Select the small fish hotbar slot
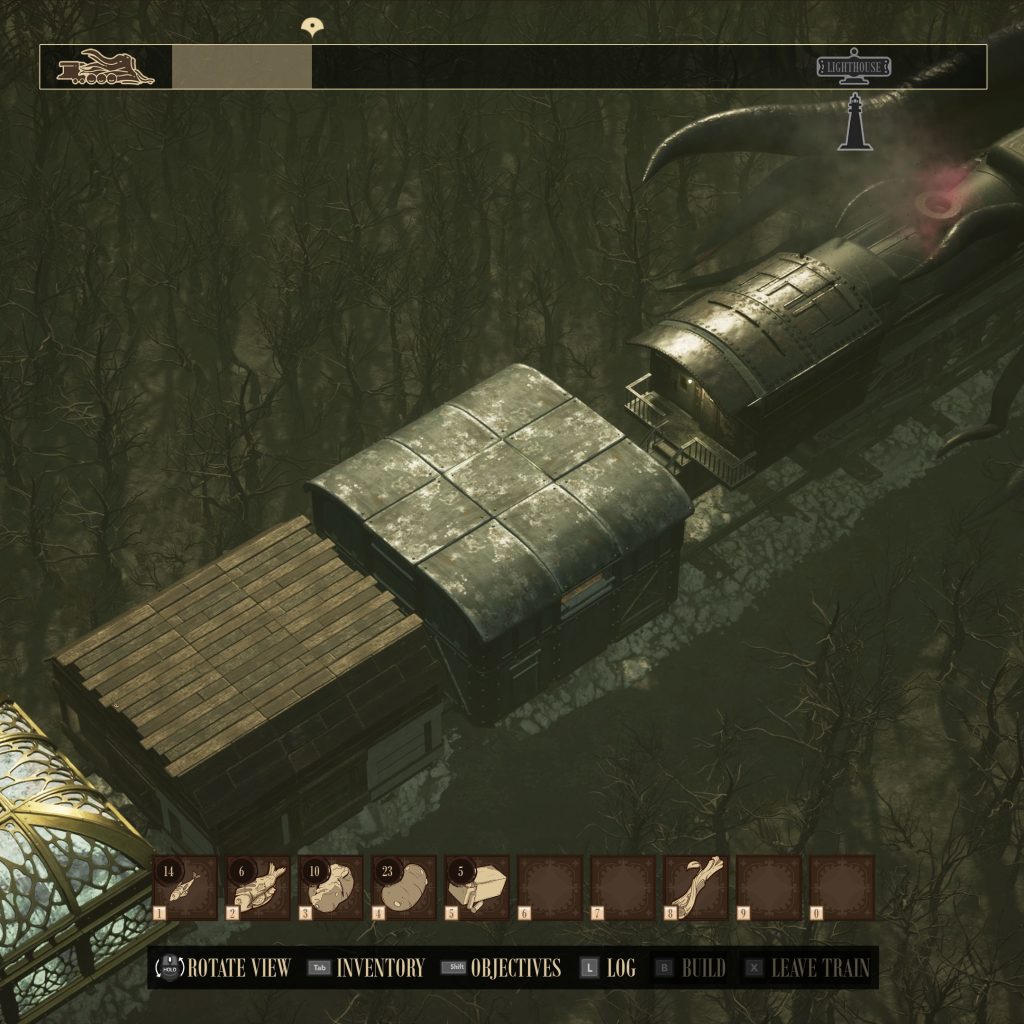 pyautogui.click(x=185, y=887)
